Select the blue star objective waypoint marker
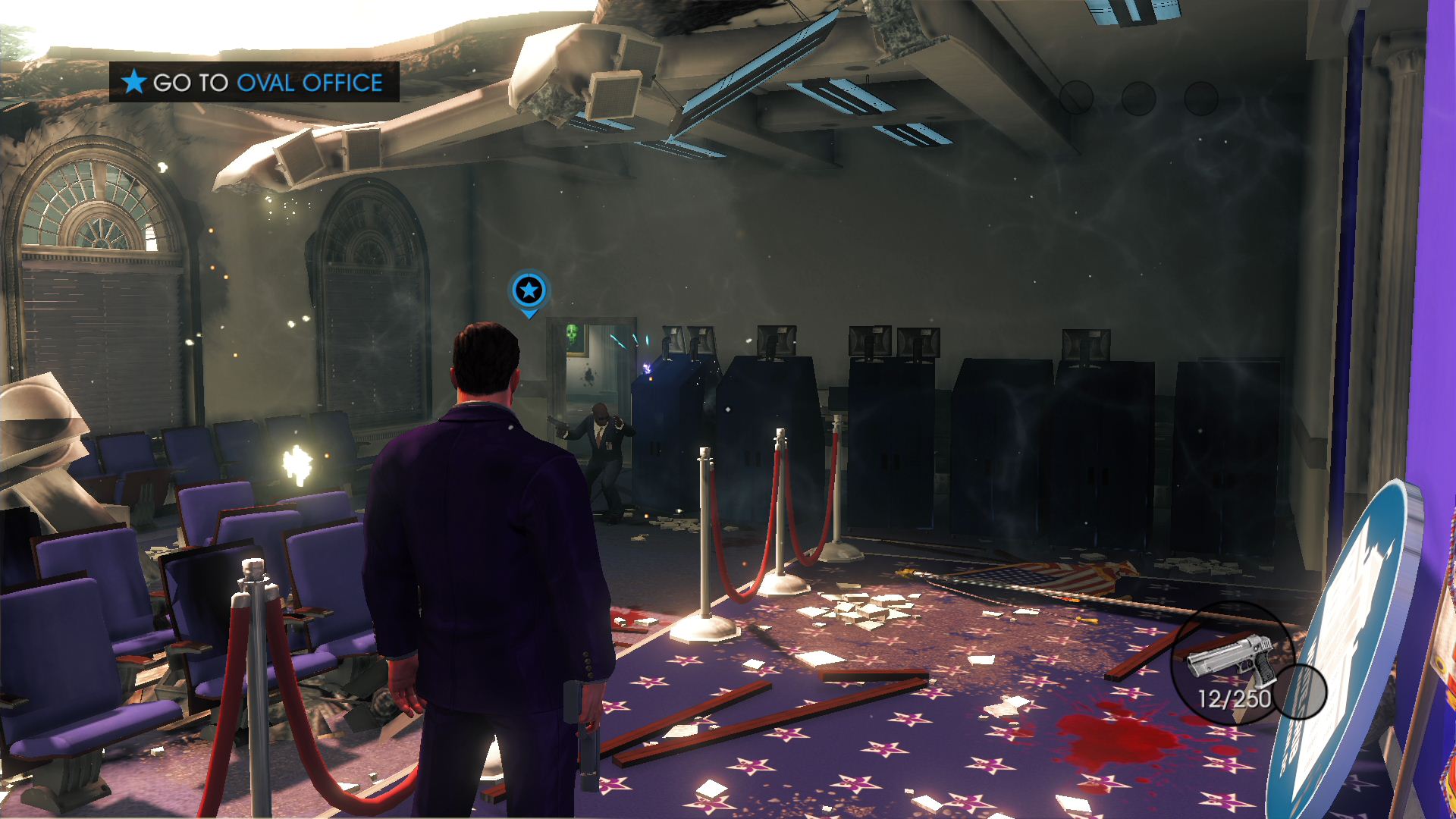1456x819 pixels. tap(529, 290)
